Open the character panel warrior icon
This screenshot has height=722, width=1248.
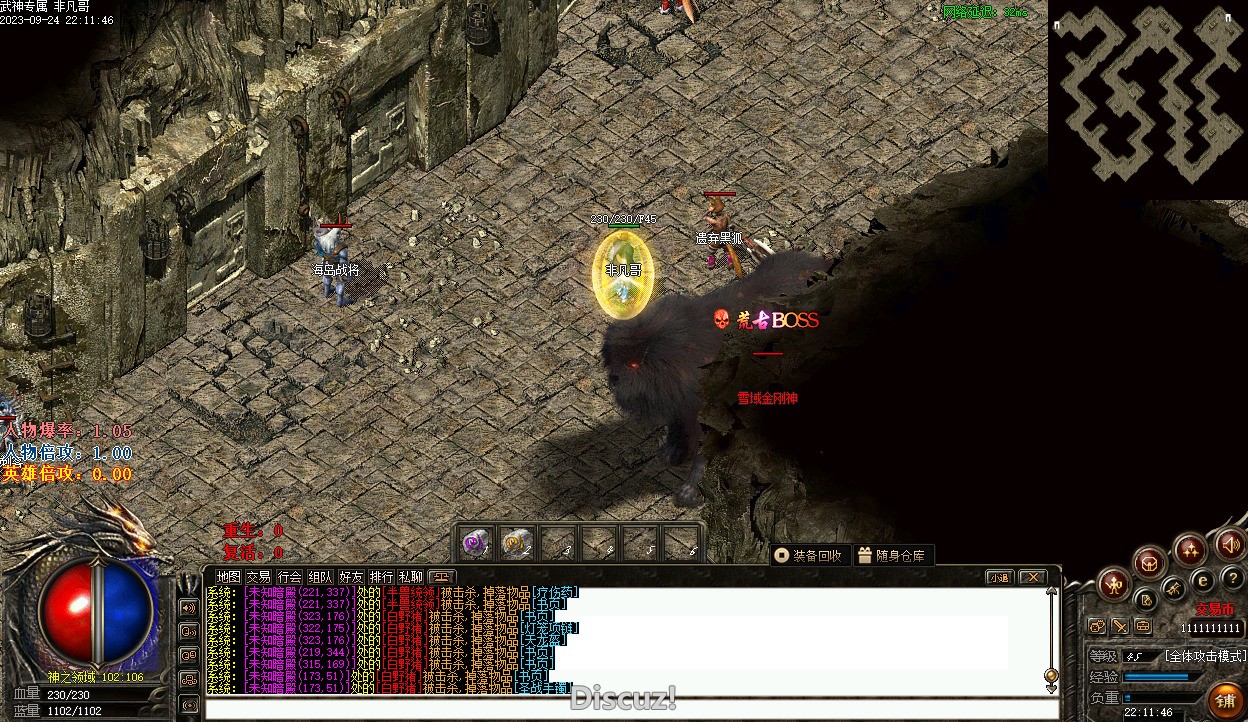[1113, 584]
